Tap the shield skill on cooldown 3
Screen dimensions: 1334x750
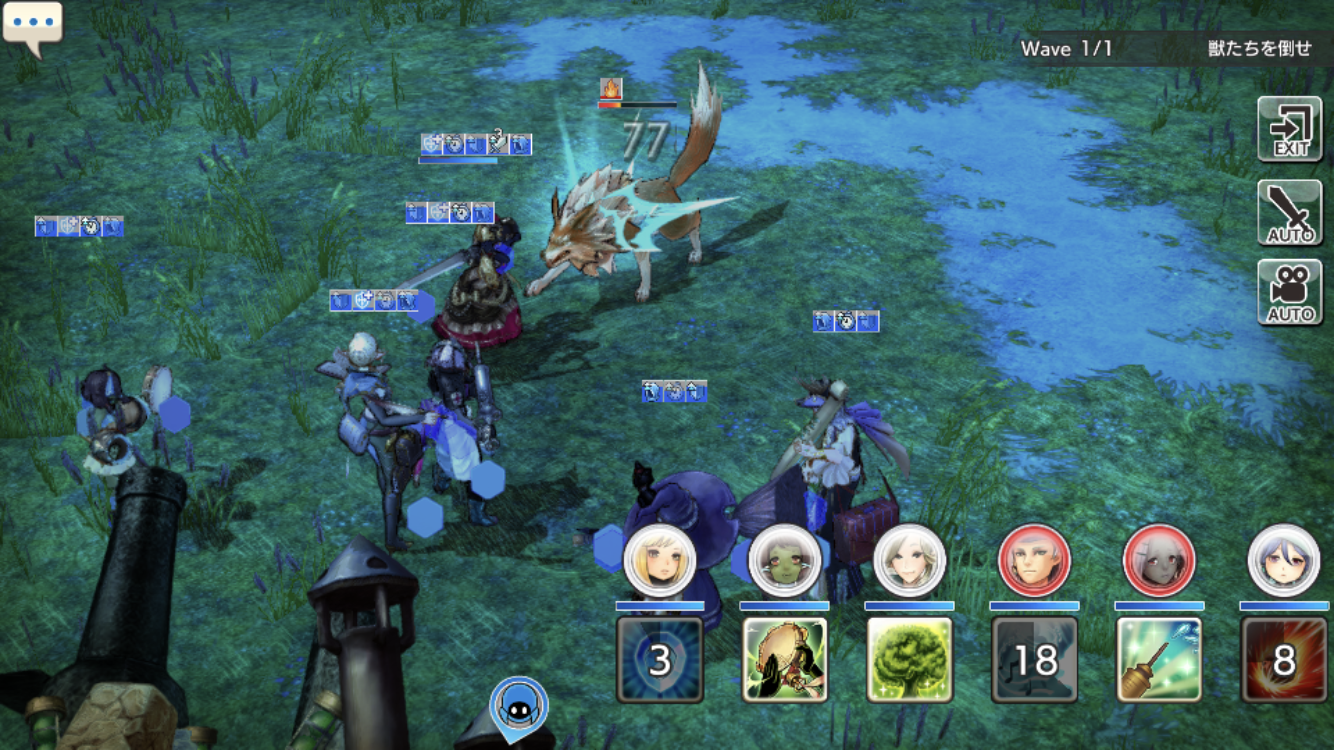(x=660, y=659)
